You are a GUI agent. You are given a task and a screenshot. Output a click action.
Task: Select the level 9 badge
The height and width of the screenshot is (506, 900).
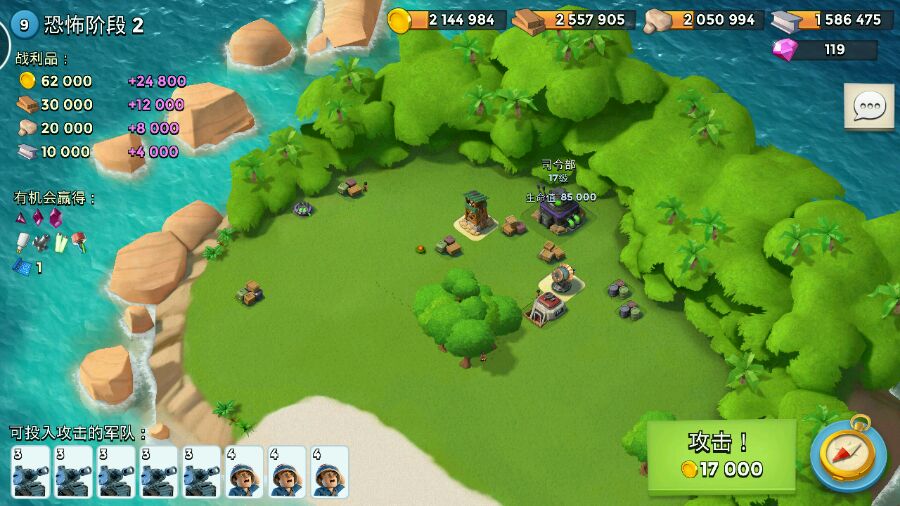[25, 25]
